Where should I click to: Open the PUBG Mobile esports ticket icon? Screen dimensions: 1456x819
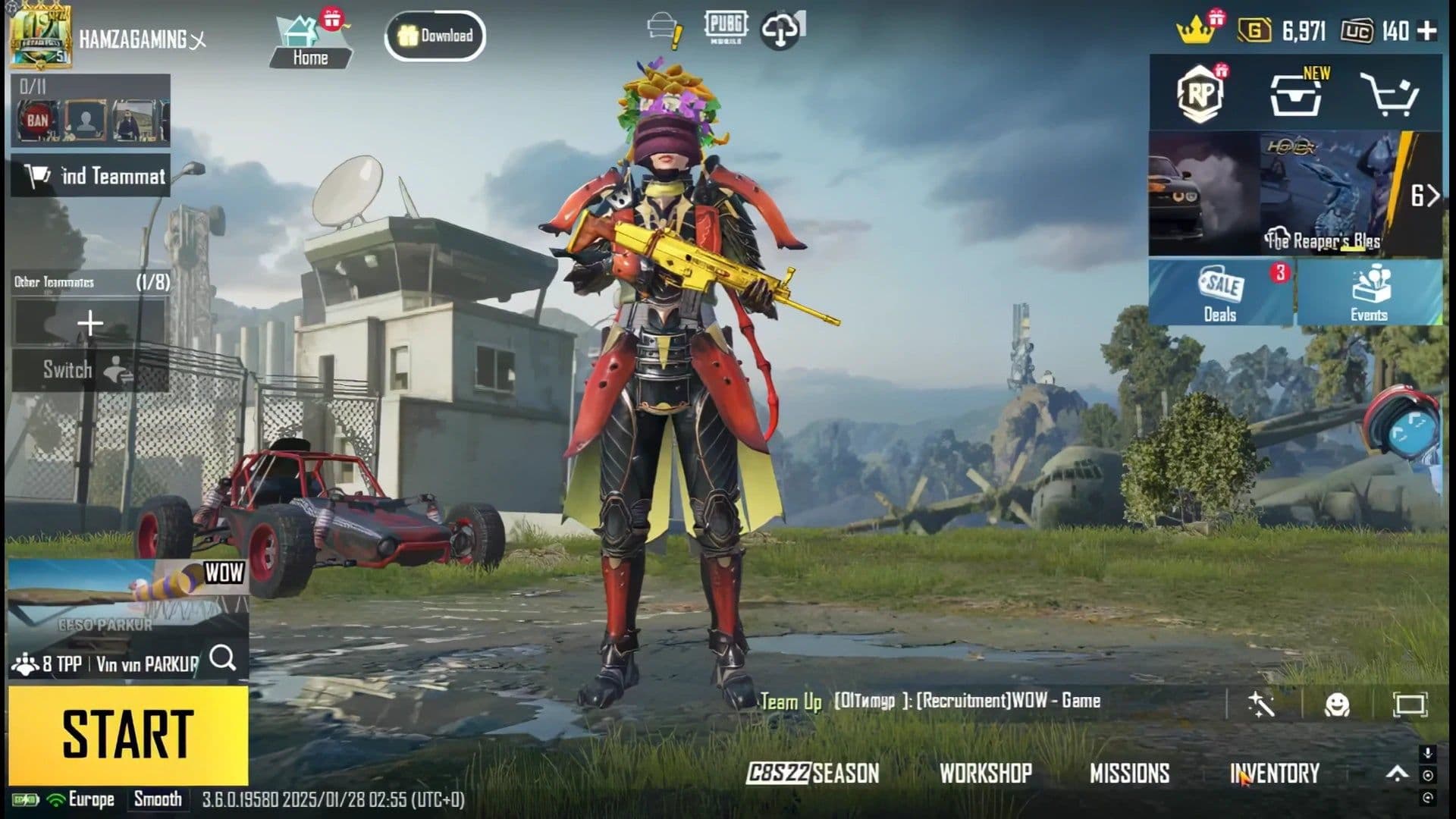tap(724, 27)
